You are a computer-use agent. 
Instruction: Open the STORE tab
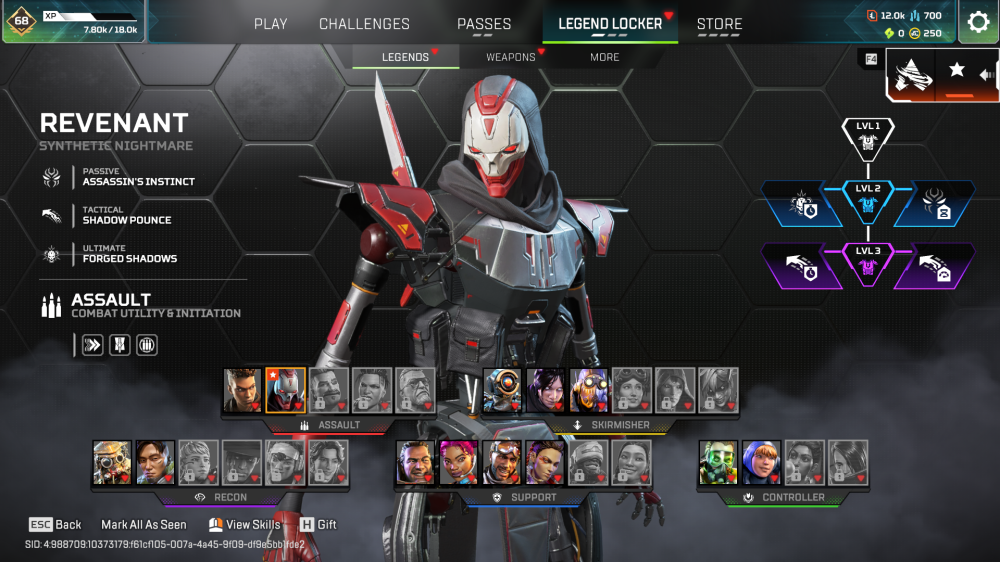719,24
